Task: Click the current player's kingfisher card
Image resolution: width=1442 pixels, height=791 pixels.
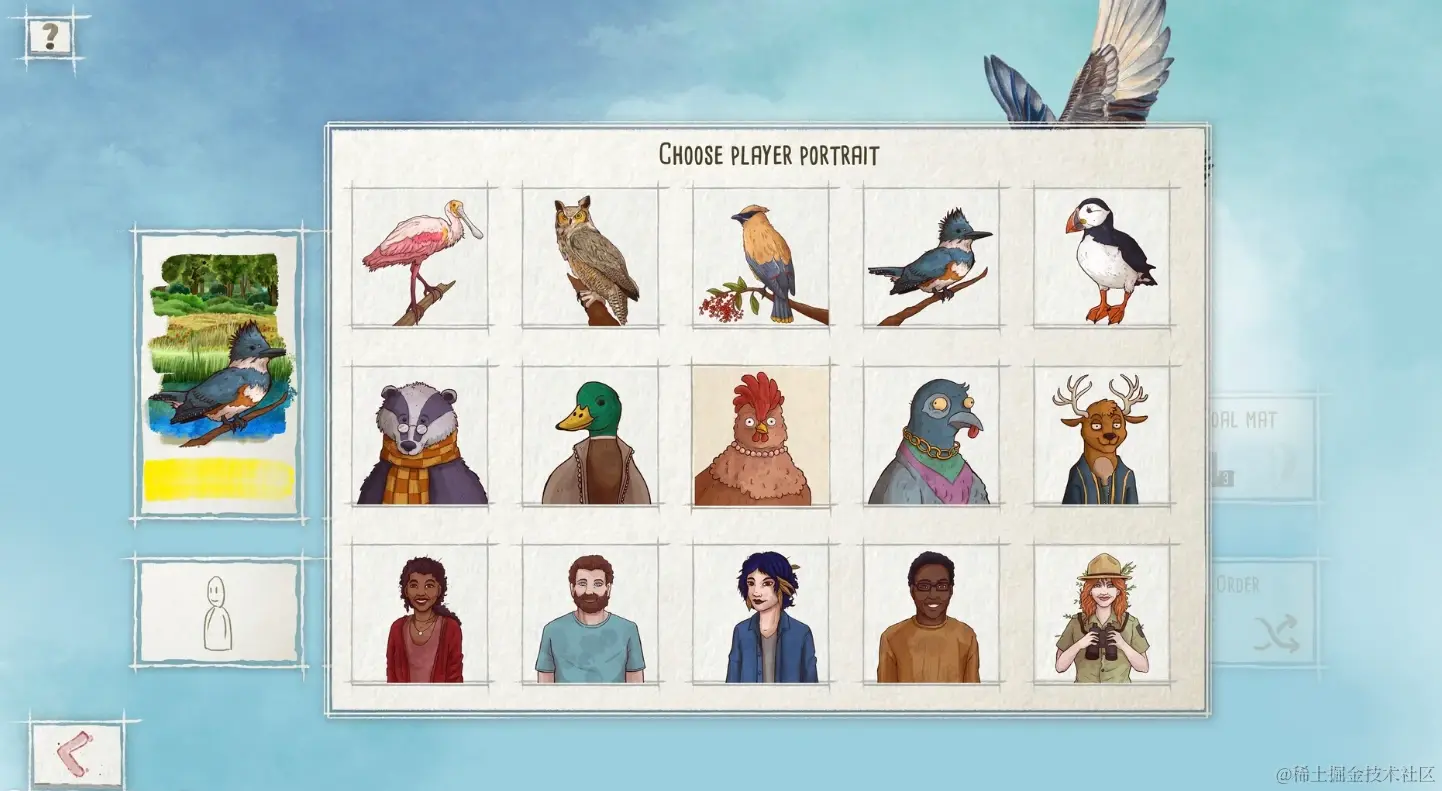Action: tap(219, 374)
